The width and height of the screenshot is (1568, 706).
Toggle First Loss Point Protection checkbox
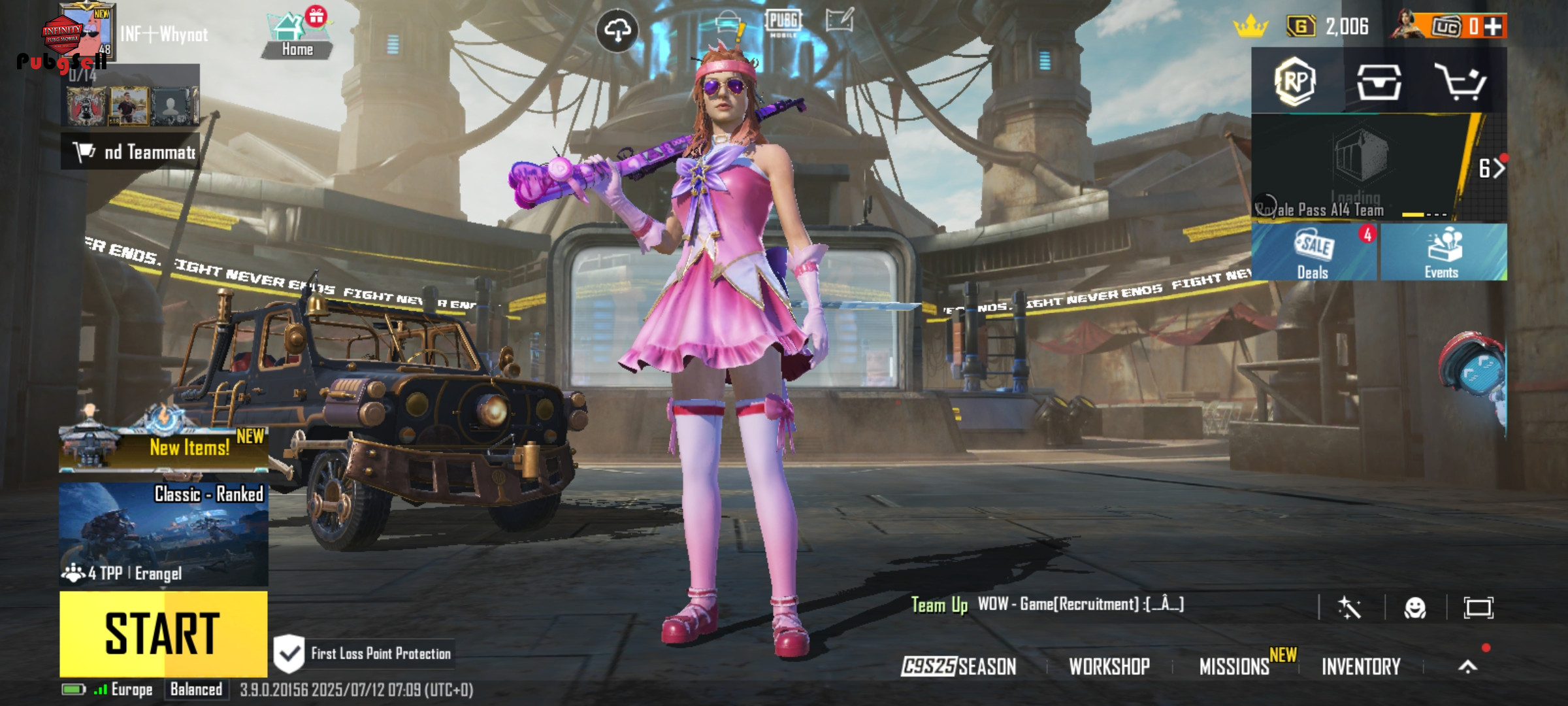tap(288, 653)
